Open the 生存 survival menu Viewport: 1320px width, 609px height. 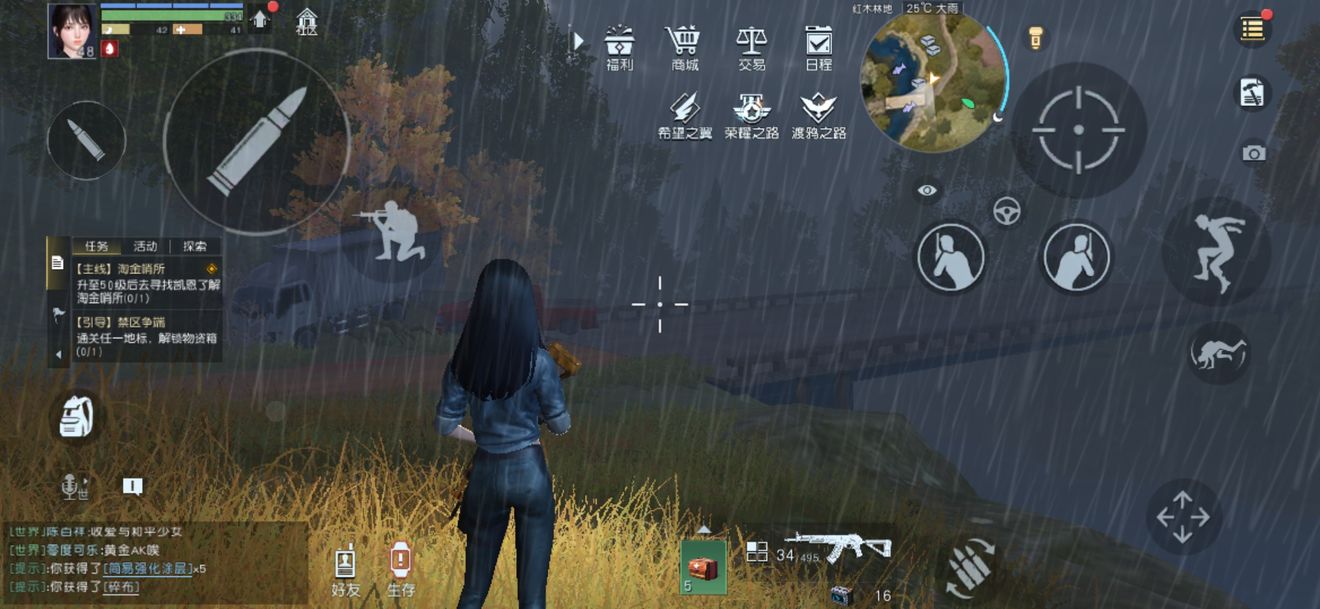[x=400, y=570]
